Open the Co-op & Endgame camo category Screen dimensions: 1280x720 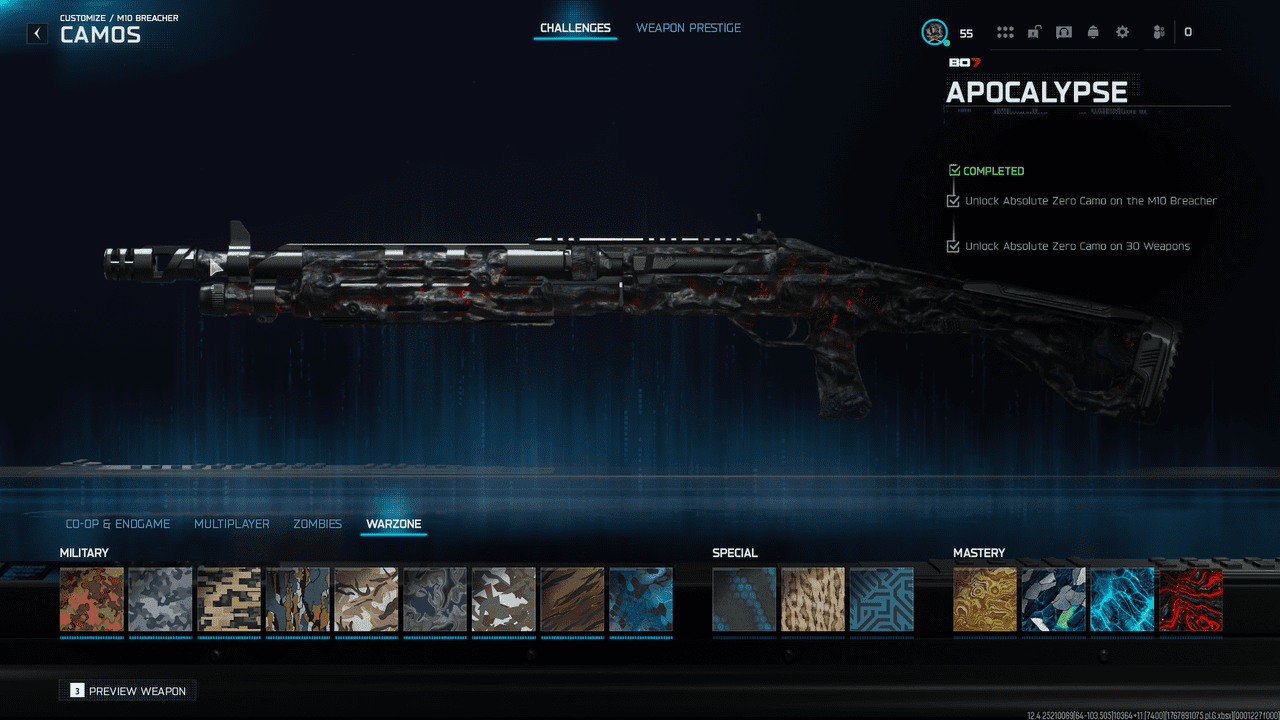(118, 524)
